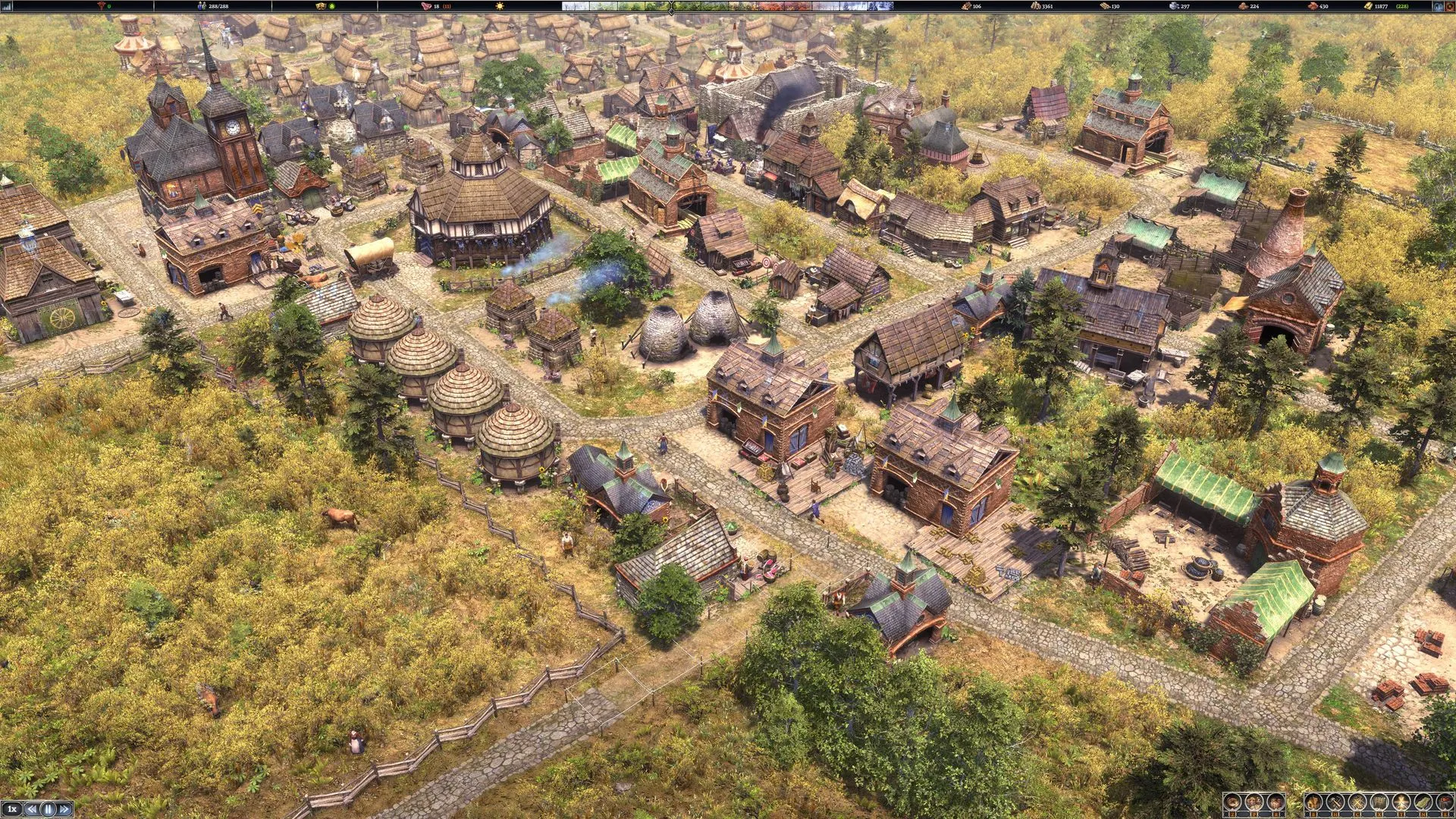
Task: Click the palisade wall icon
Action: click(x=1379, y=802)
